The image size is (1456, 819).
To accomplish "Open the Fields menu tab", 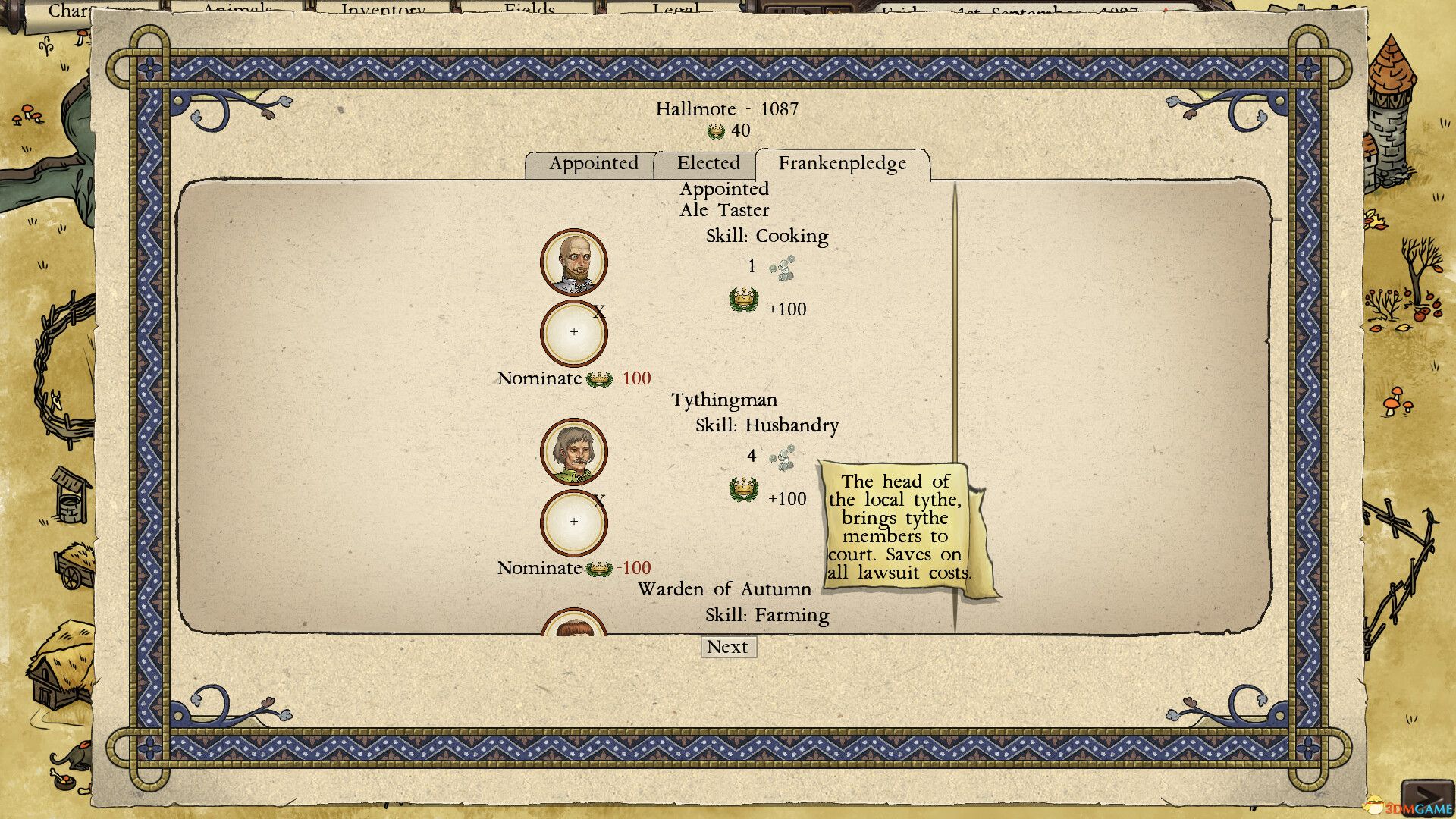I will [x=529, y=9].
